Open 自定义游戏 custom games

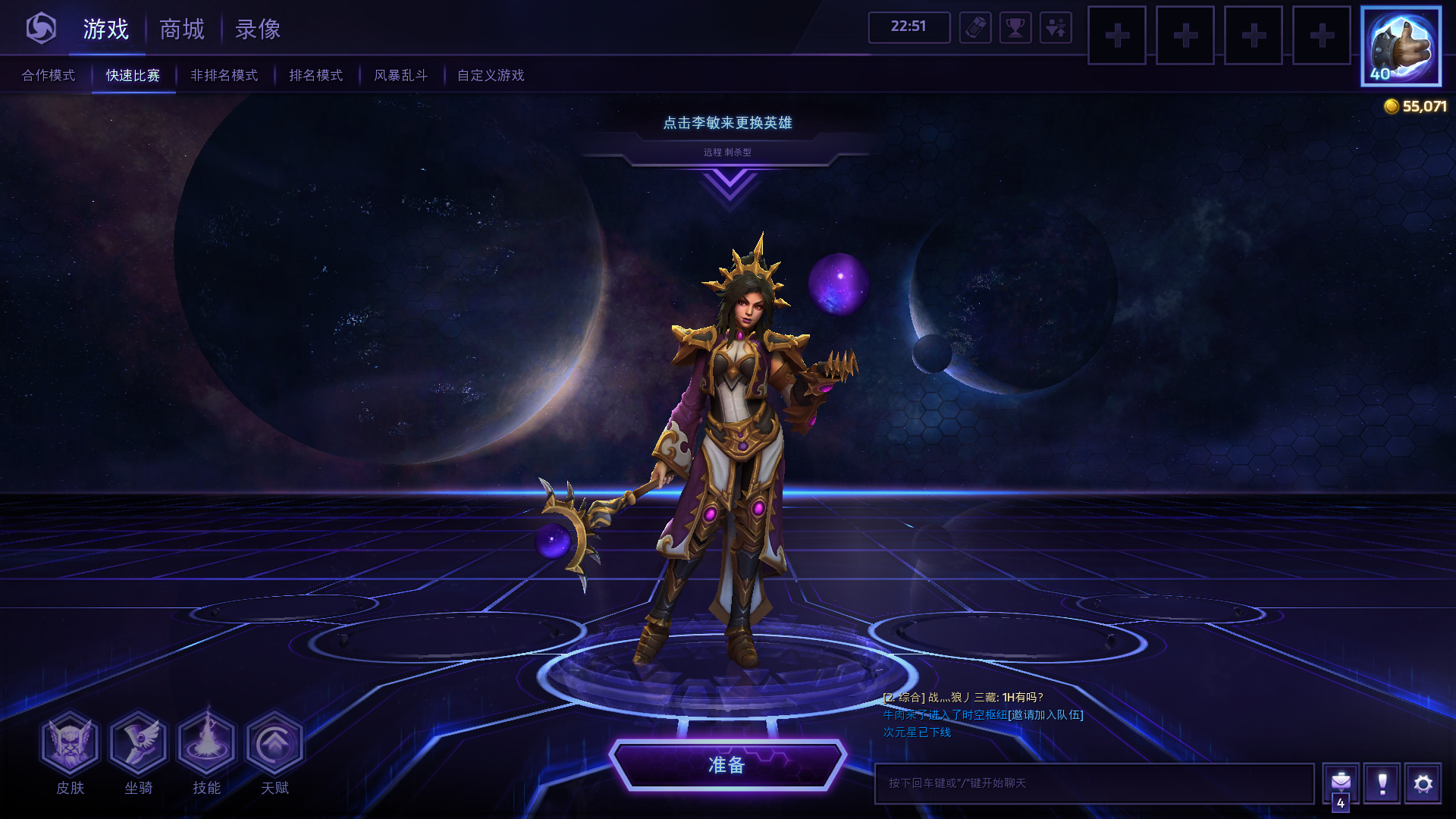[491, 75]
